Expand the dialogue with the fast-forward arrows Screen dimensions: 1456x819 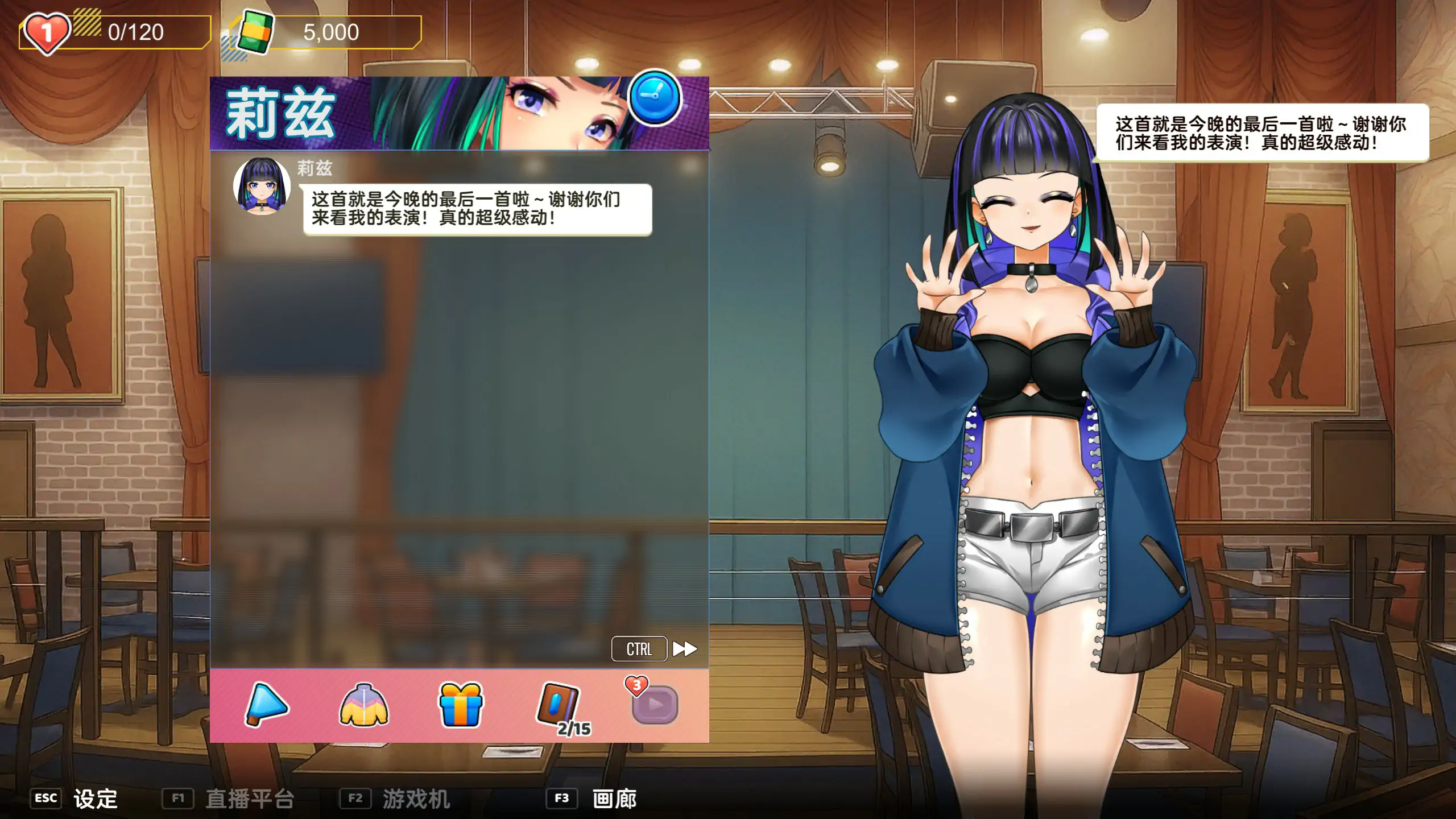pyautogui.click(x=685, y=648)
